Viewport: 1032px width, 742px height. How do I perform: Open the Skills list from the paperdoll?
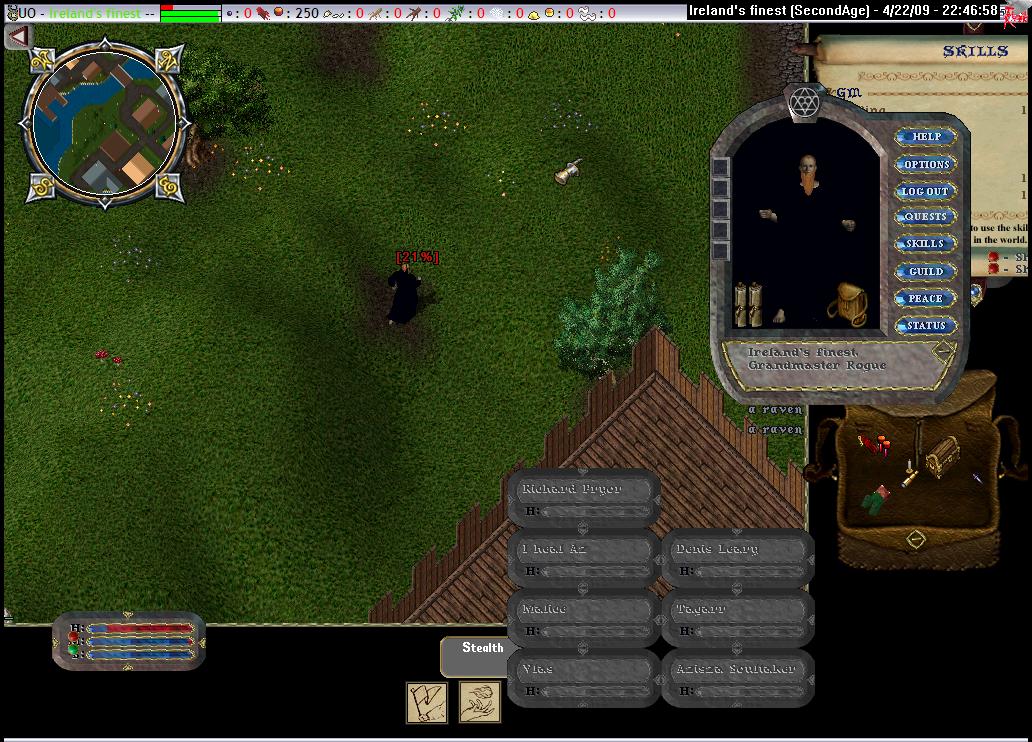[x=925, y=244]
